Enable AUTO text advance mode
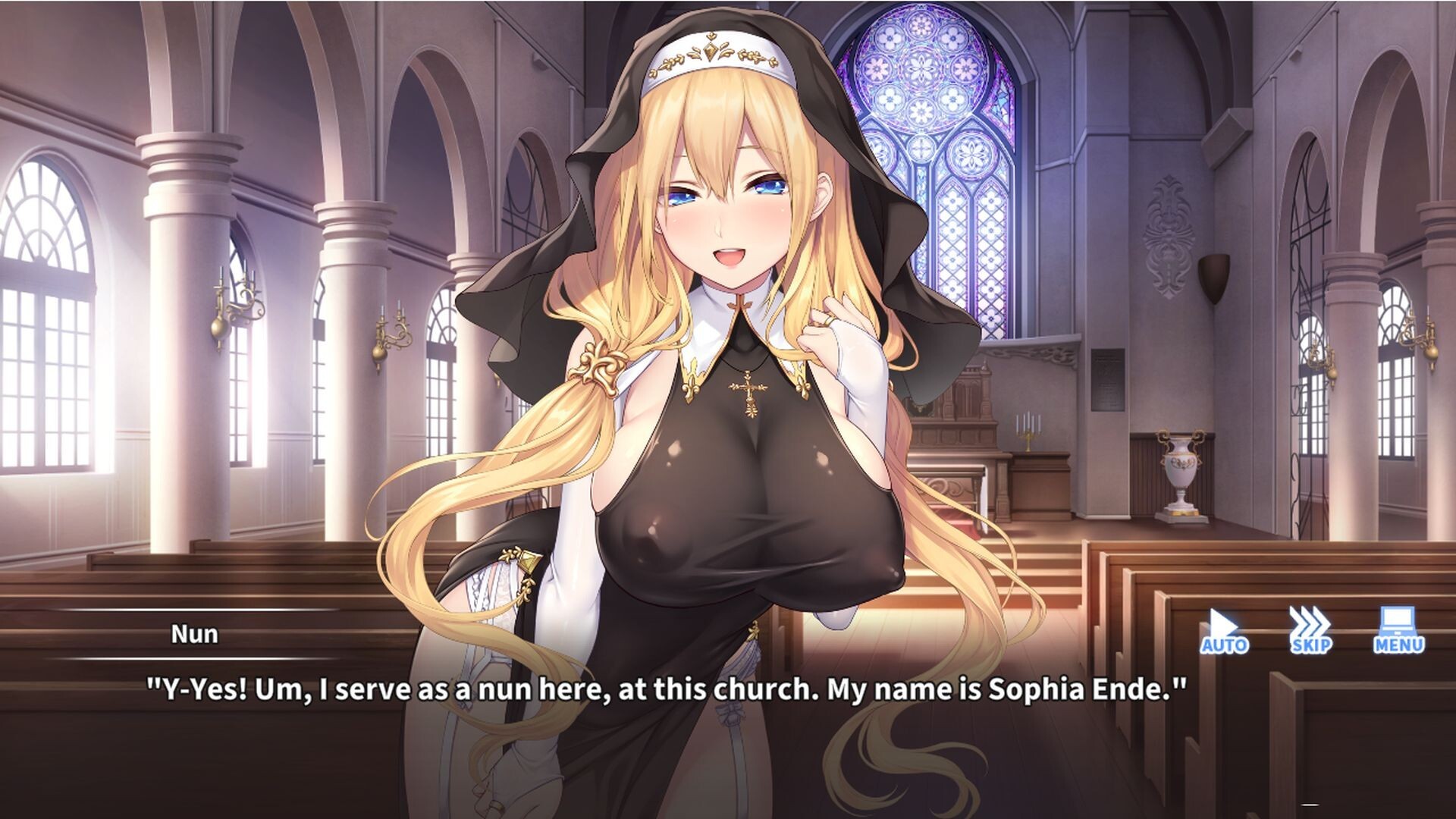This screenshot has width=1456, height=819. 1224,630
